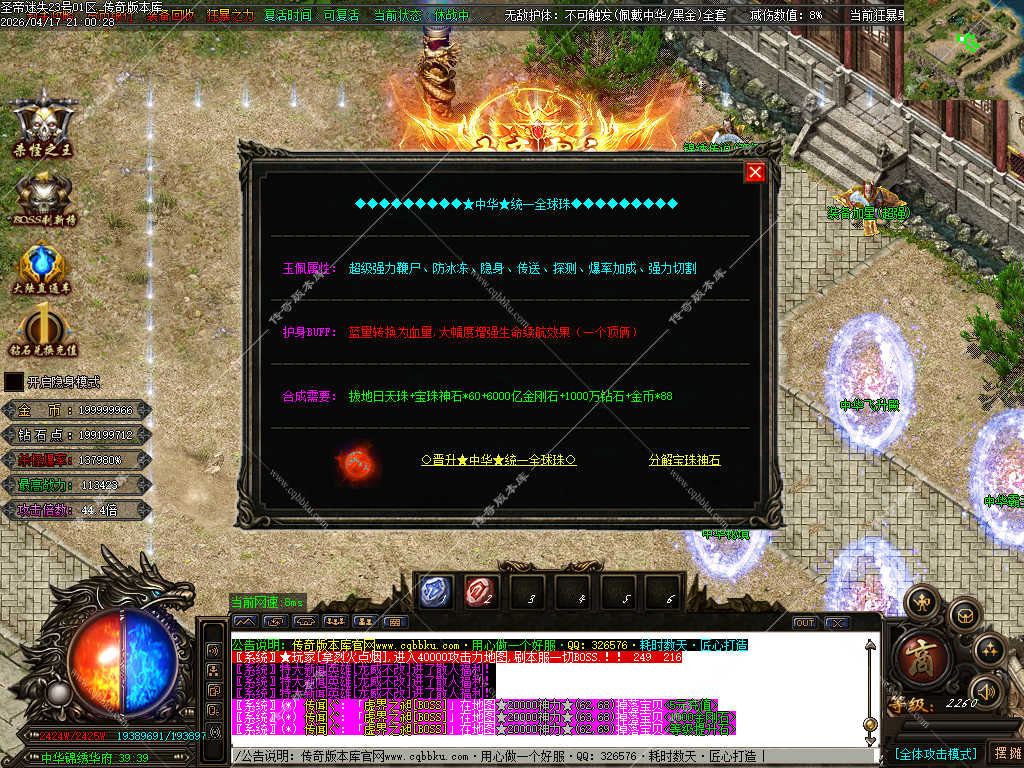Choose the 分解宝珠神石 option

click(x=684, y=460)
